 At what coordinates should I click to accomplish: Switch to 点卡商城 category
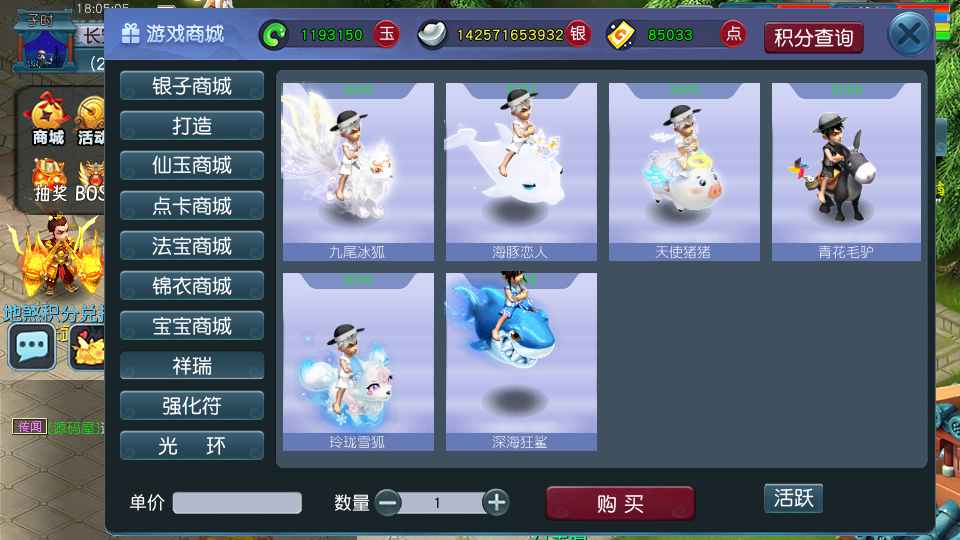(x=192, y=206)
